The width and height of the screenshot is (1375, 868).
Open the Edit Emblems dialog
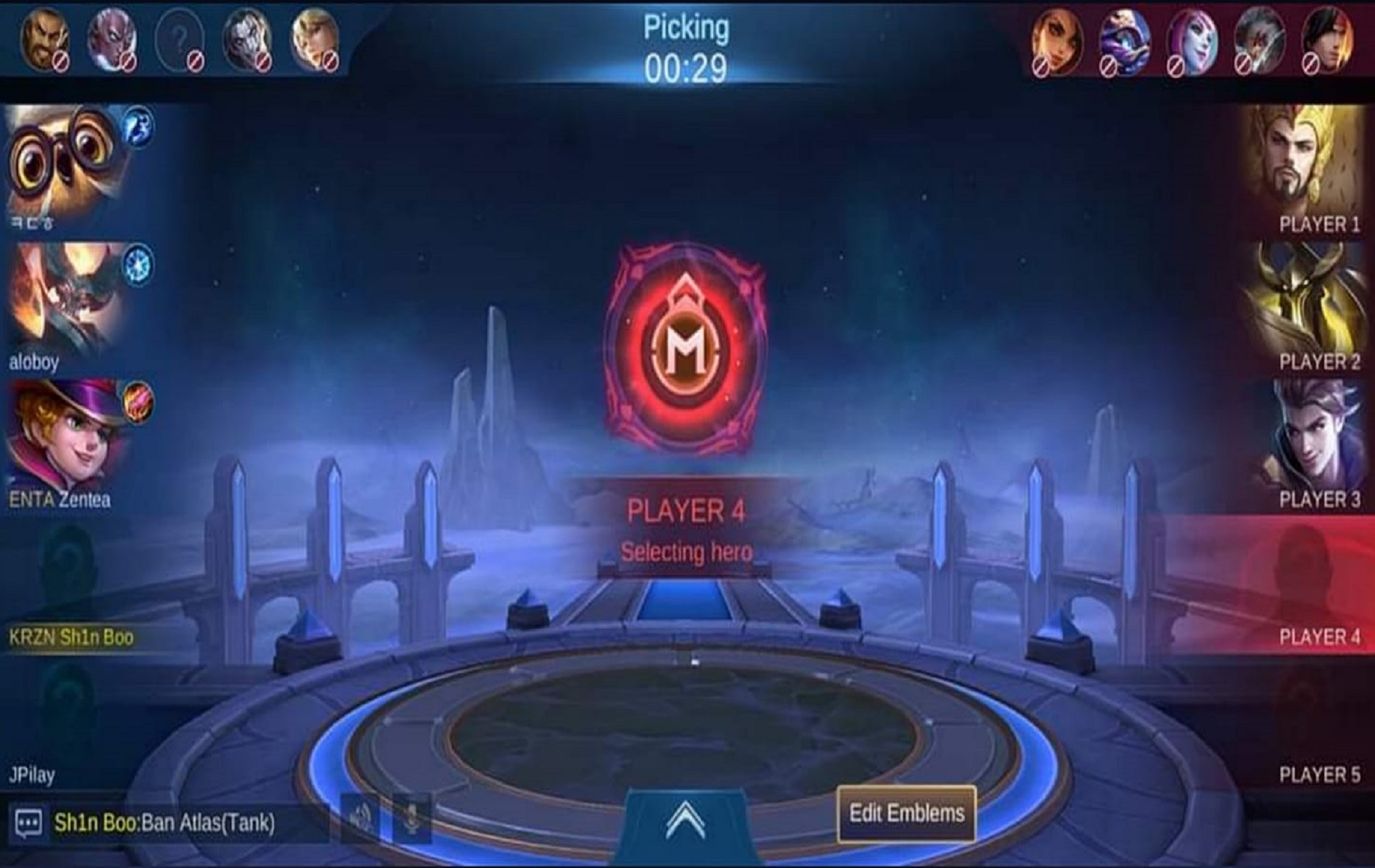(905, 815)
